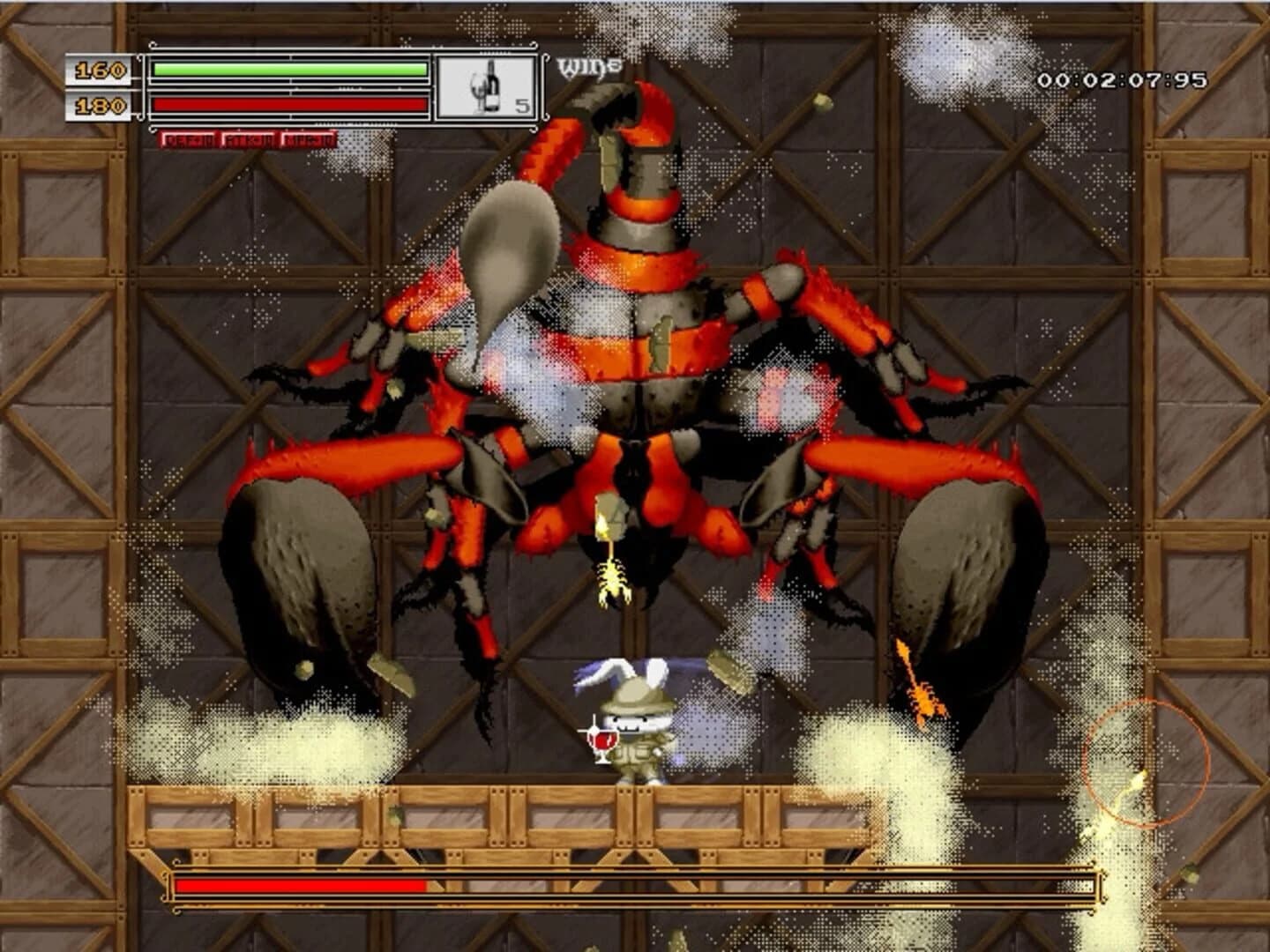Click the MPP-10 debuff badge
Image resolution: width=1270 pixels, height=952 pixels.
click(x=308, y=138)
